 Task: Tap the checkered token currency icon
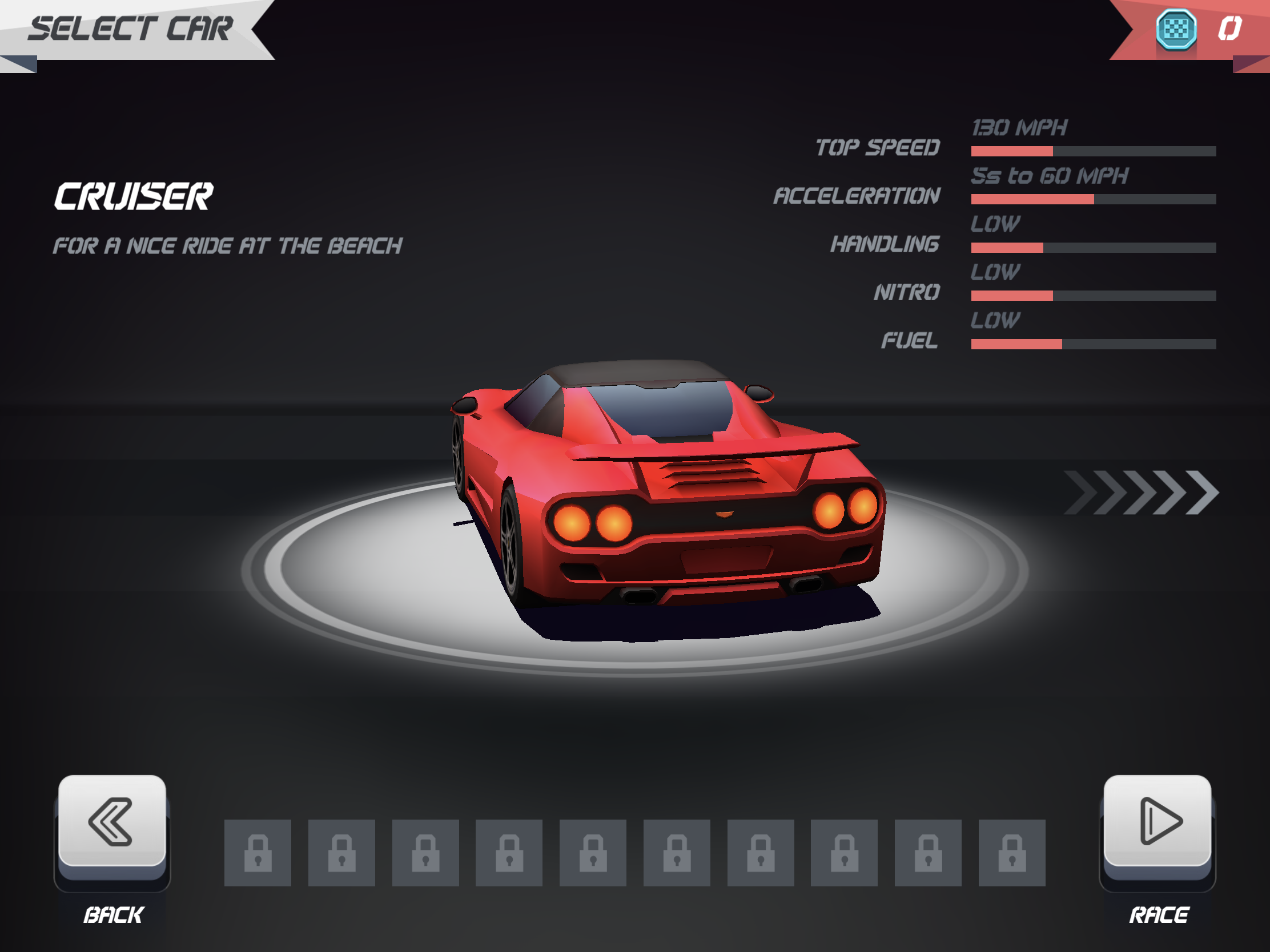(x=1175, y=29)
